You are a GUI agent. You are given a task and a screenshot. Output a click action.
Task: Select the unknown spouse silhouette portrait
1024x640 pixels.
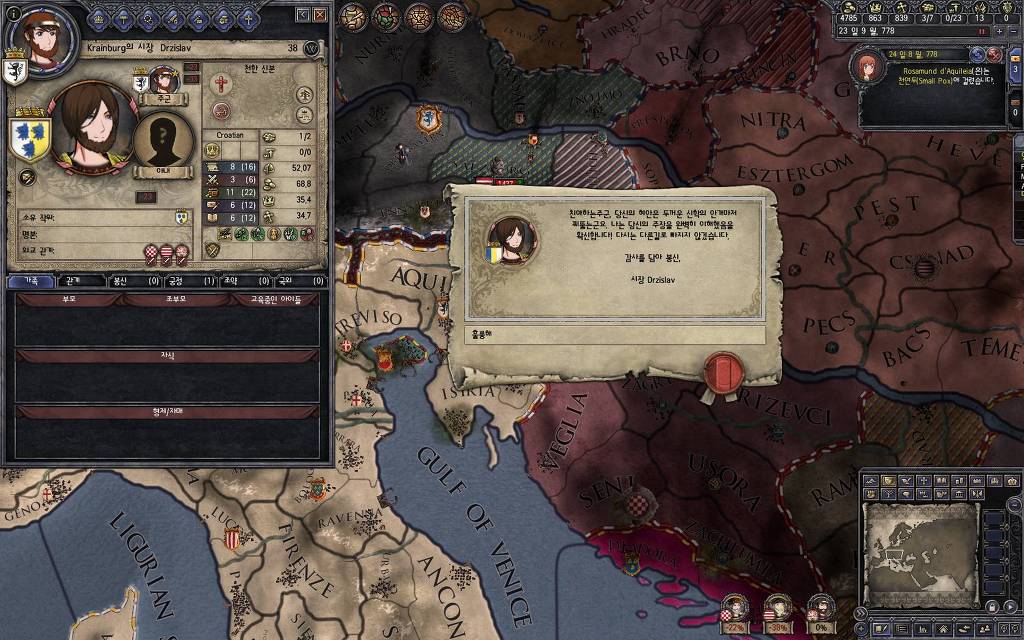tap(163, 139)
